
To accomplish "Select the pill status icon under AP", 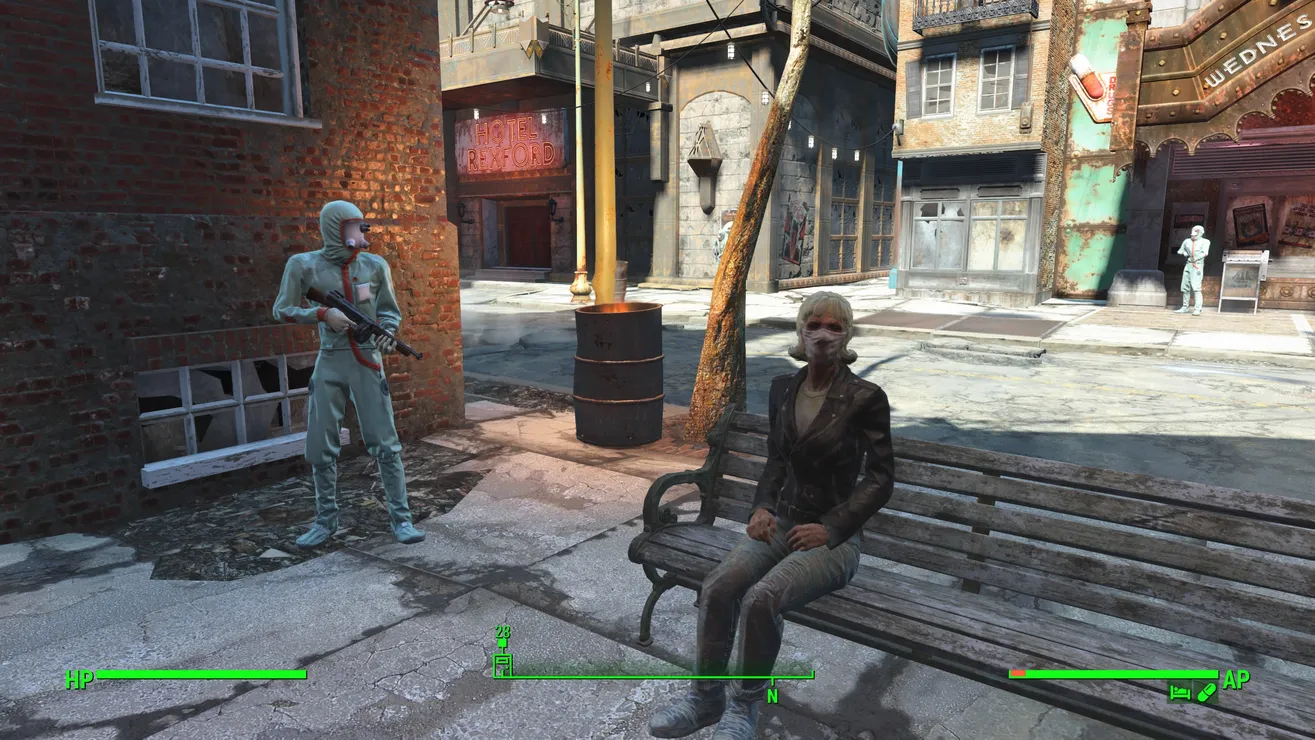I will [x=1205, y=691].
